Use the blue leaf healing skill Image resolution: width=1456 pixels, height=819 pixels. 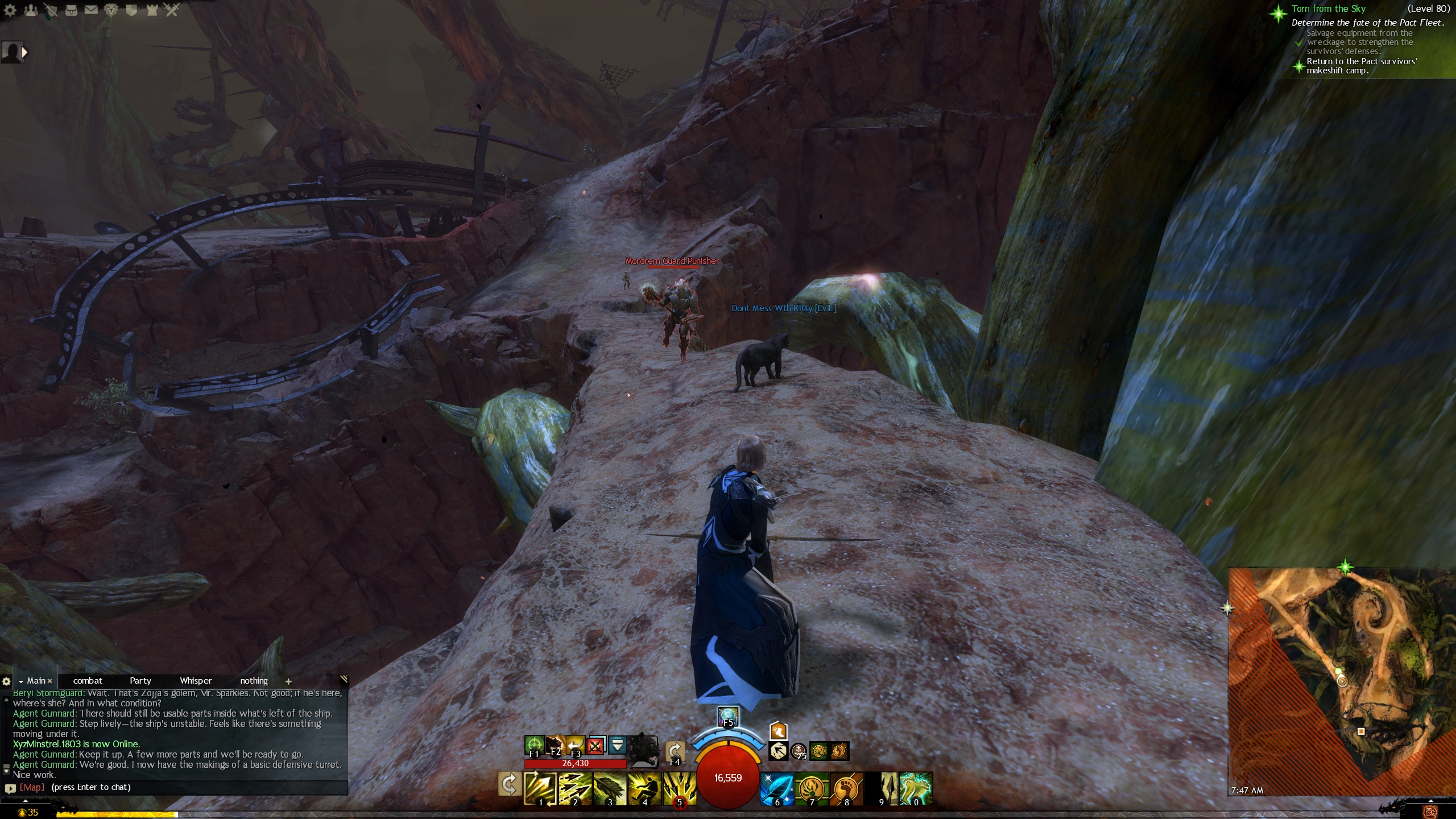(x=777, y=788)
